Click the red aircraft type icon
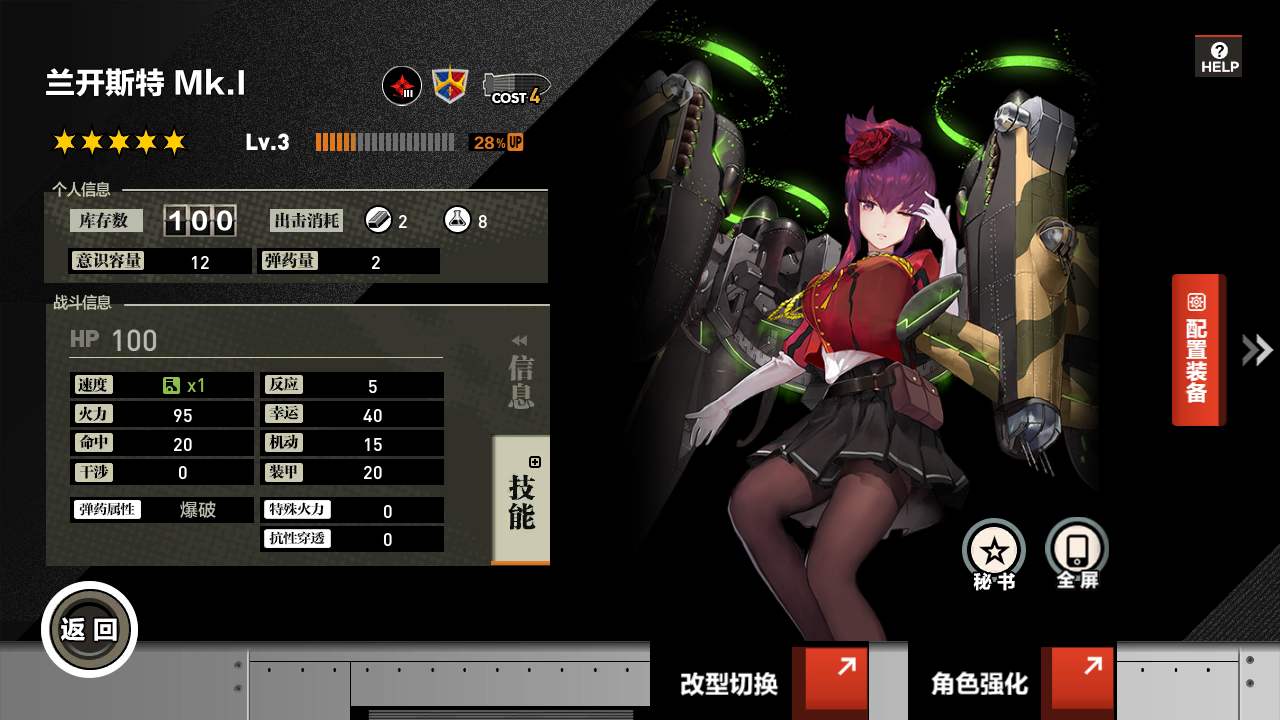1280x720 pixels. pyautogui.click(x=402, y=86)
